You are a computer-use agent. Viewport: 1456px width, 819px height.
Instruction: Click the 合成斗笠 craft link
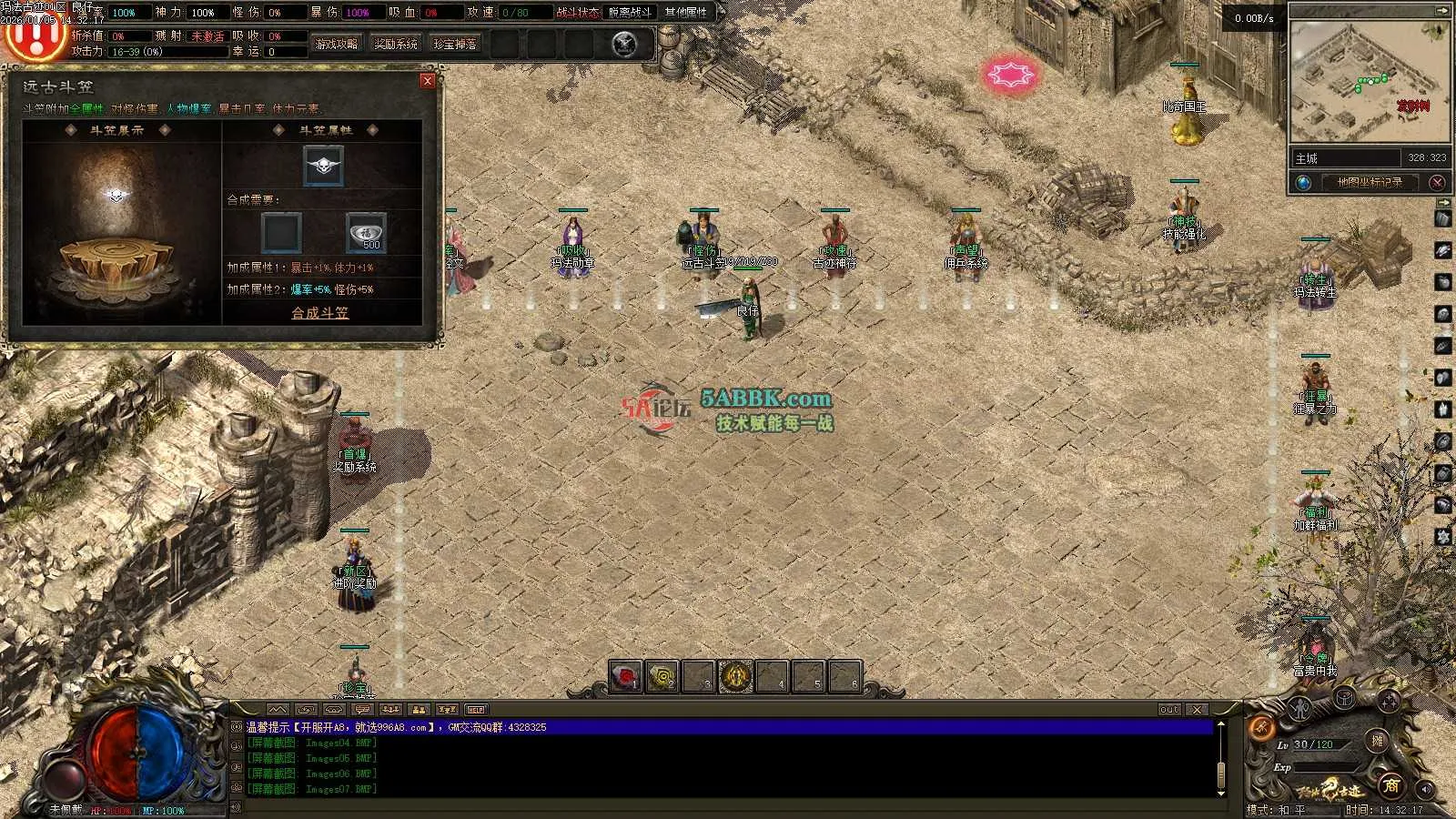coord(319,313)
